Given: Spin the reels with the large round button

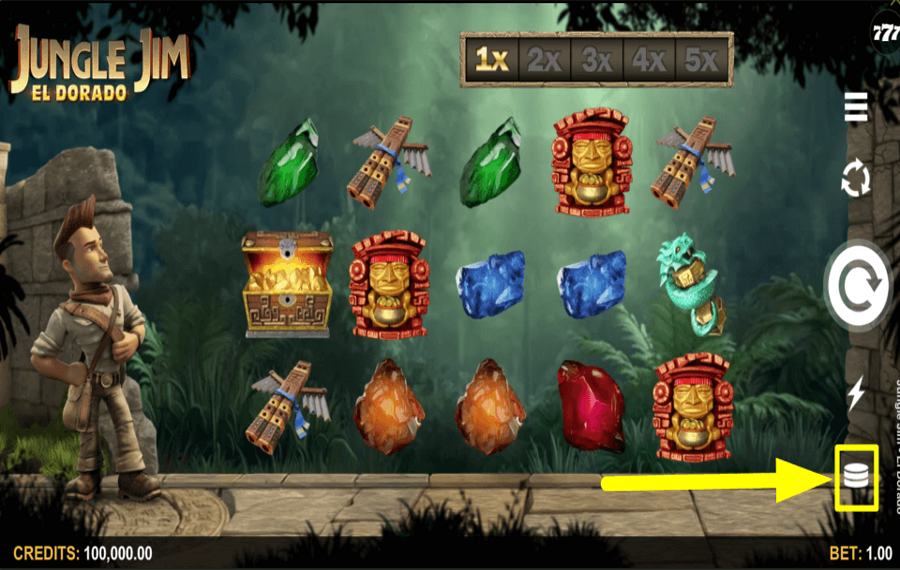Looking at the screenshot, I should pos(857,286).
